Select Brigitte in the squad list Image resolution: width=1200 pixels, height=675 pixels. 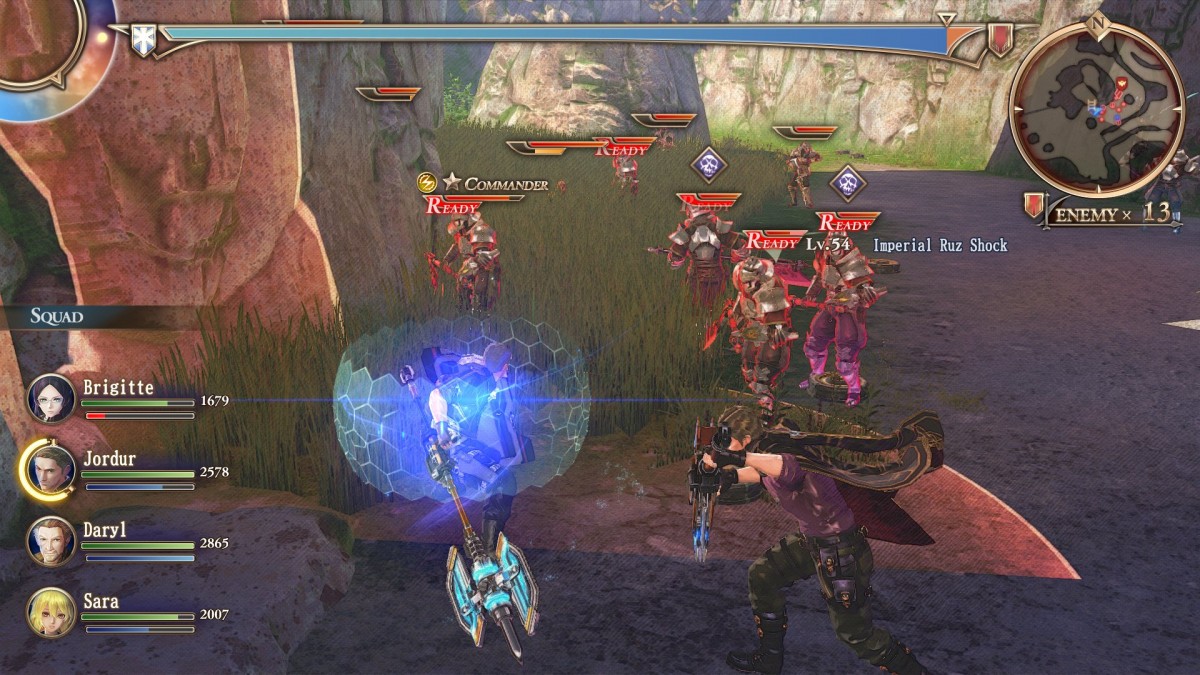(x=51, y=397)
